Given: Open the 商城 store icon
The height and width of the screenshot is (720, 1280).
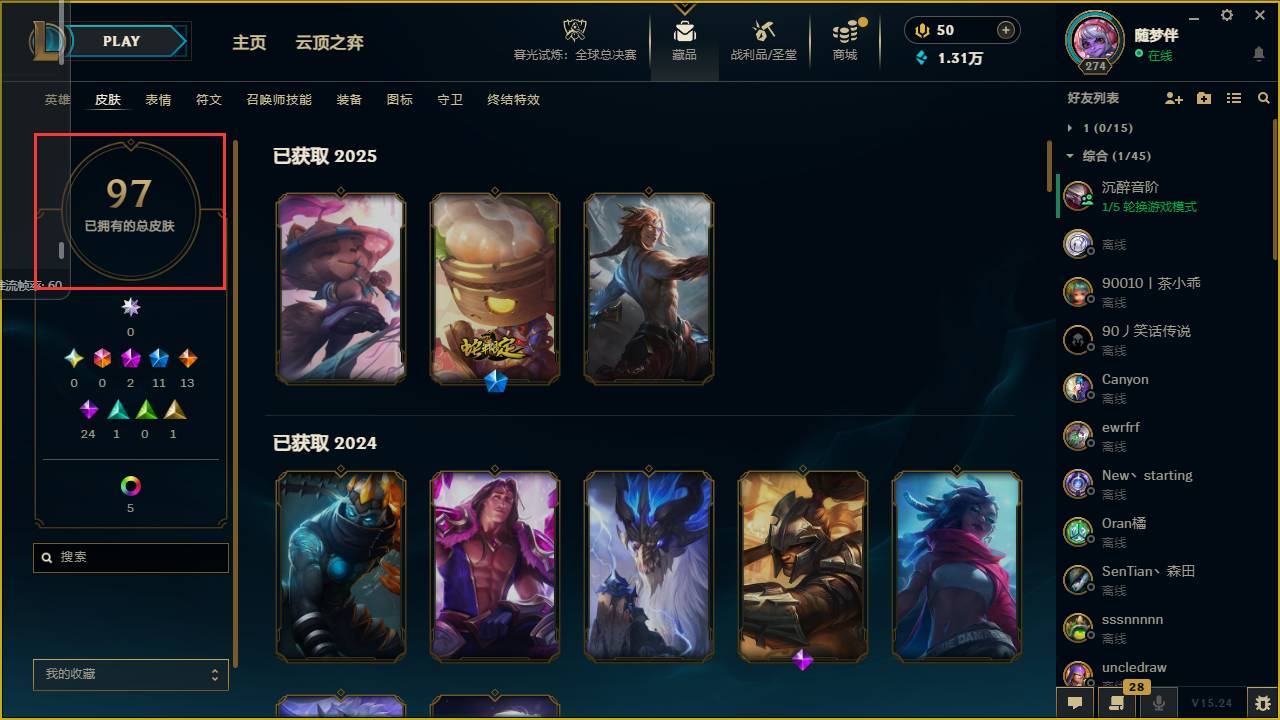Looking at the screenshot, I should coord(844,35).
